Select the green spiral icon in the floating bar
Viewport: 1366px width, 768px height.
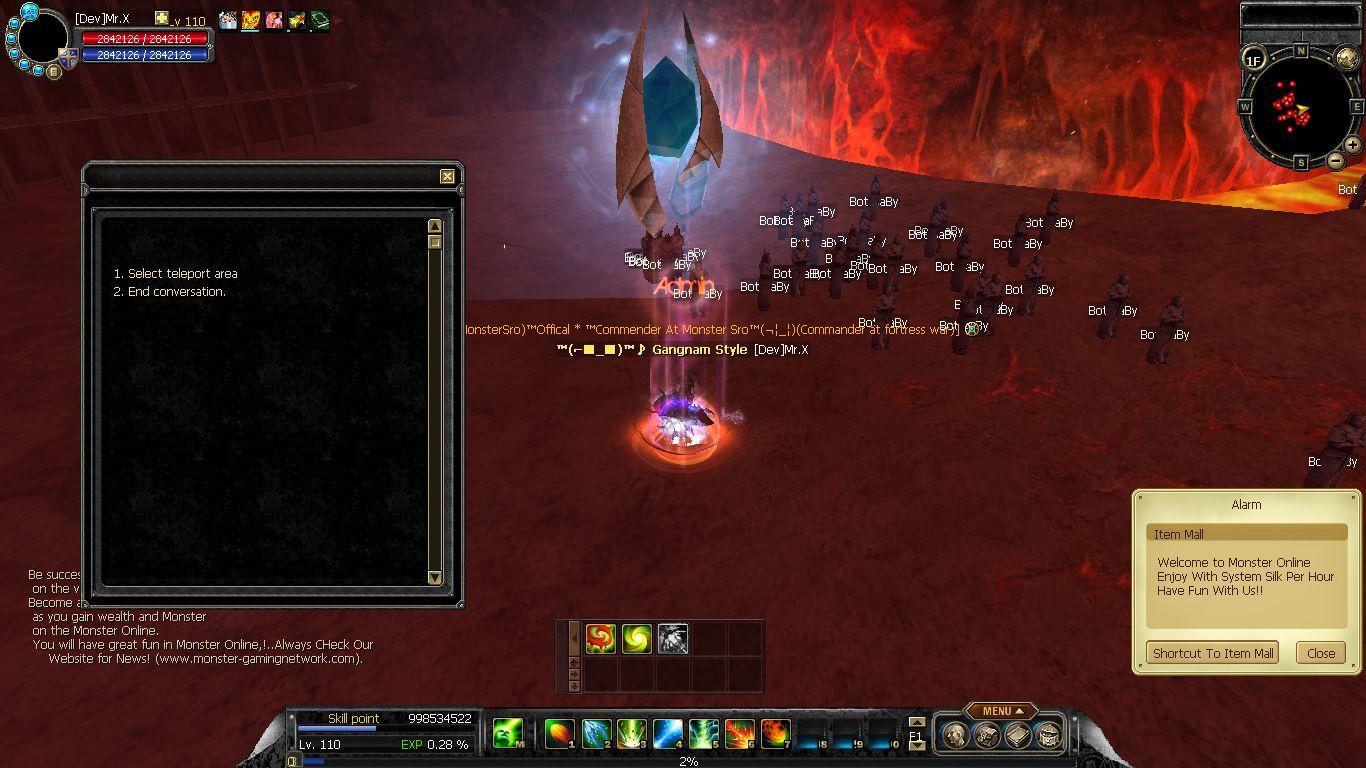(636, 638)
